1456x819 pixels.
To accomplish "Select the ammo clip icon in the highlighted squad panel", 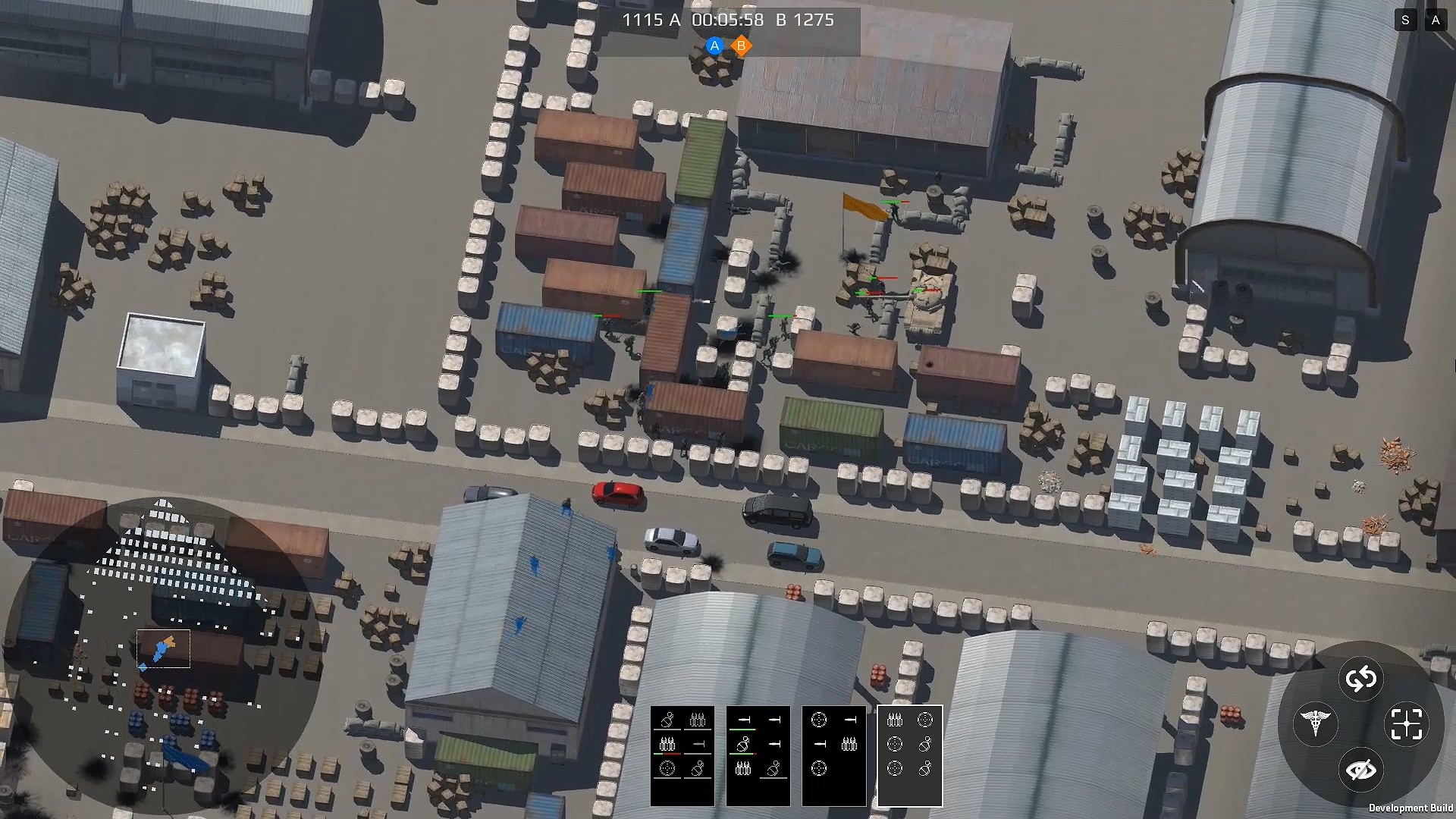I will click(x=895, y=720).
